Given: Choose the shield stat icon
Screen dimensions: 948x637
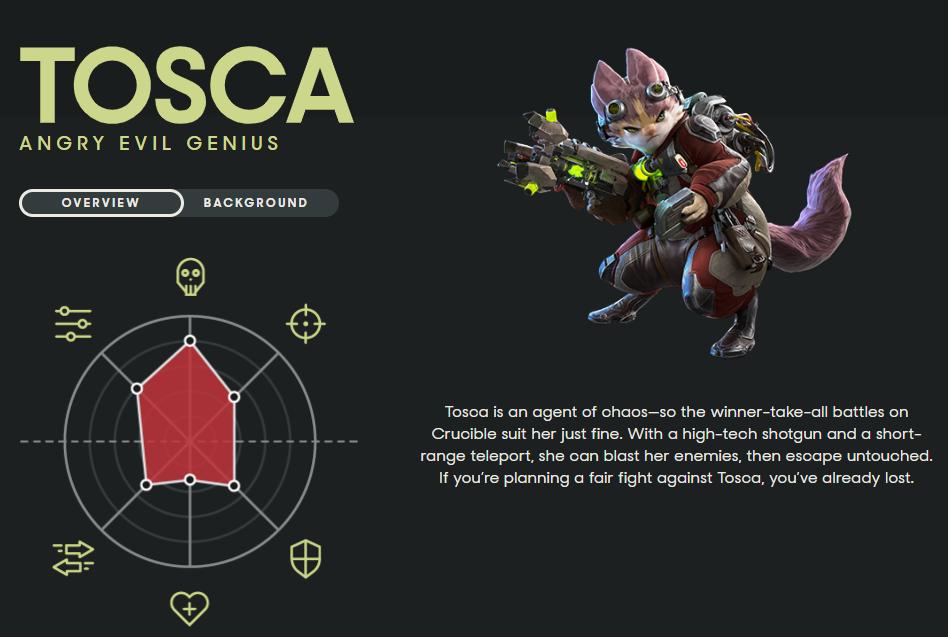Looking at the screenshot, I should (305, 559).
